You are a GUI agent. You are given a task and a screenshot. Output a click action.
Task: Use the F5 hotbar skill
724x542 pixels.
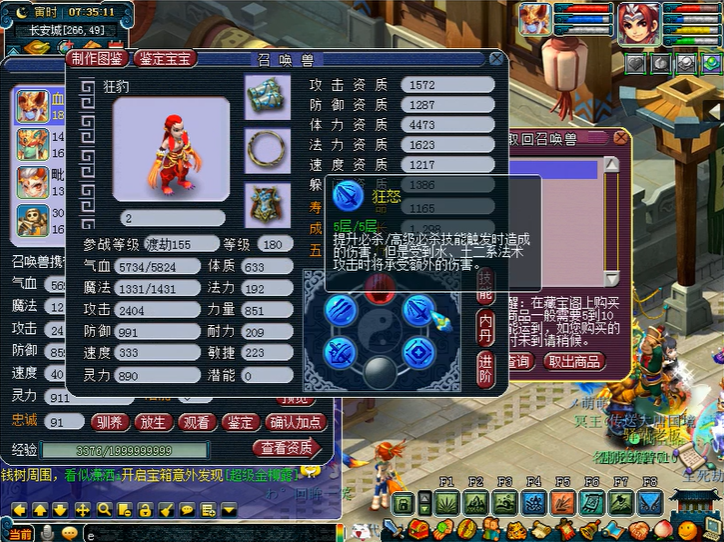(x=562, y=503)
